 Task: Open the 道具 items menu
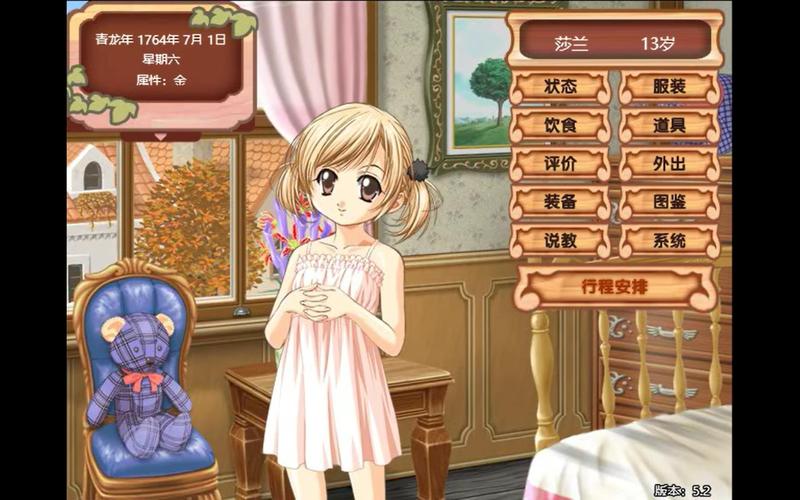[669, 126]
